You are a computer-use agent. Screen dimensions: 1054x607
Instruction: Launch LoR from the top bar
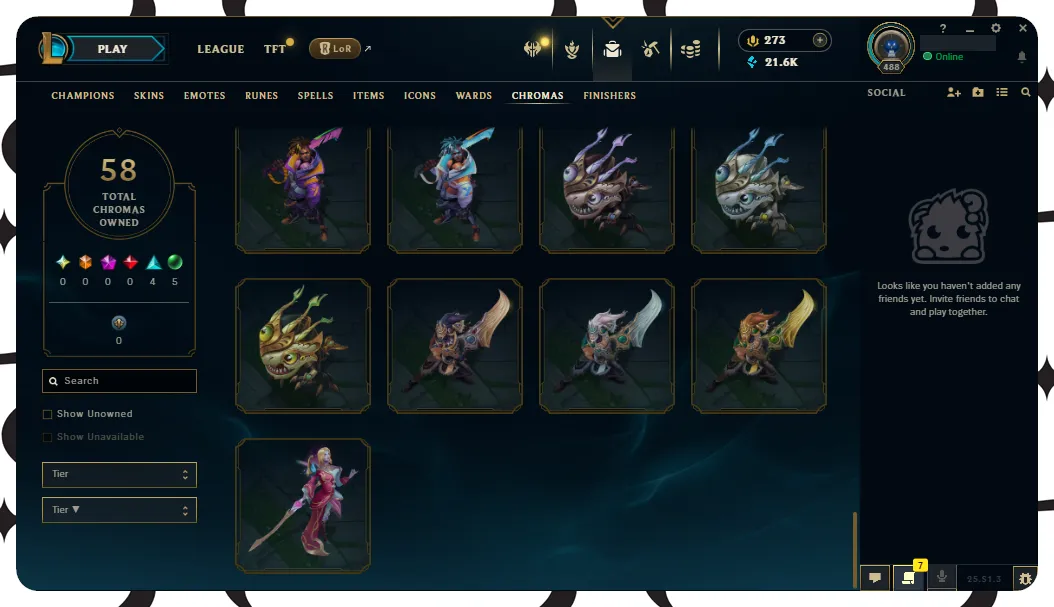(x=335, y=48)
